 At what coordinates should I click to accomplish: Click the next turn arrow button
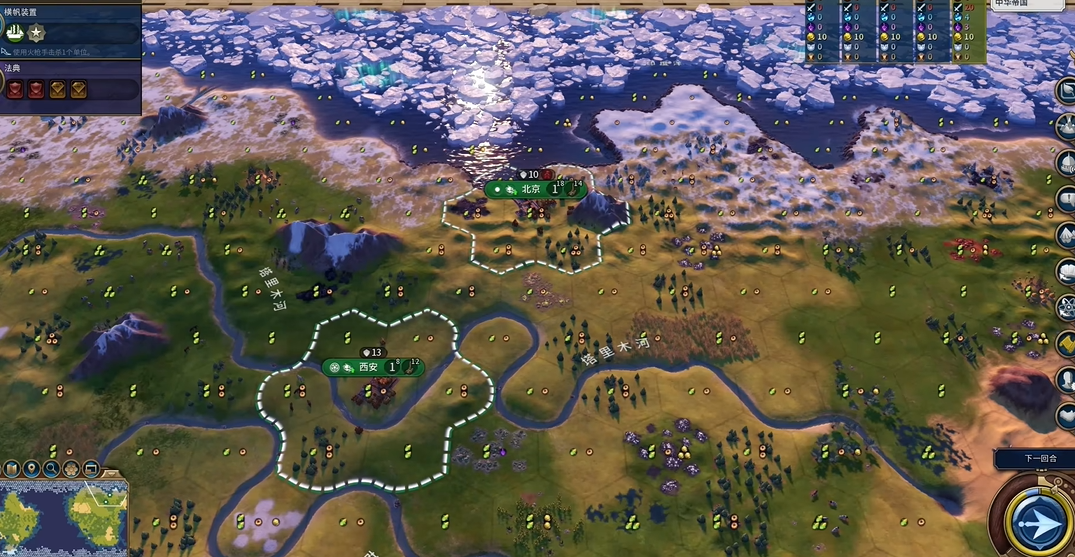(1041, 523)
